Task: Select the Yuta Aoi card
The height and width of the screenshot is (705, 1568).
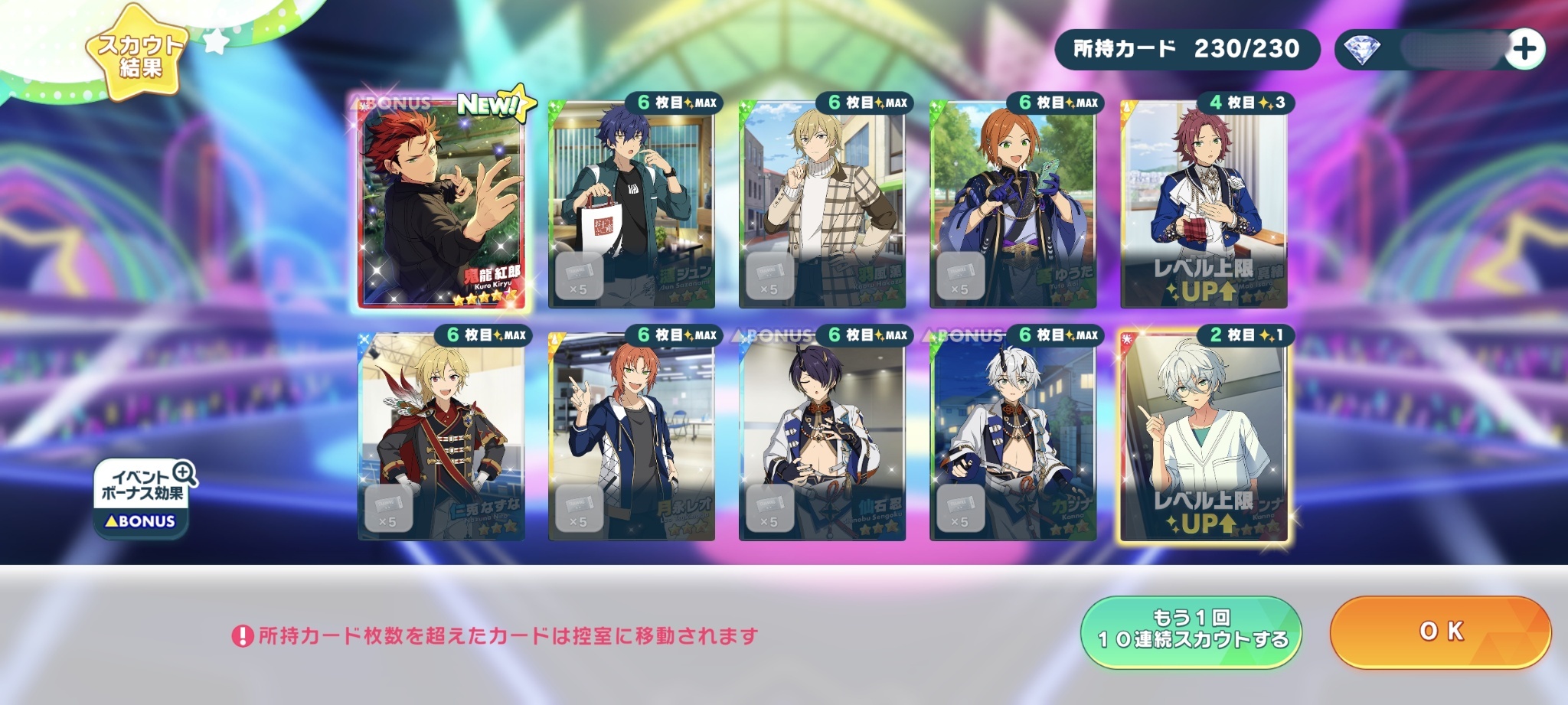Action: pos(1013,205)
